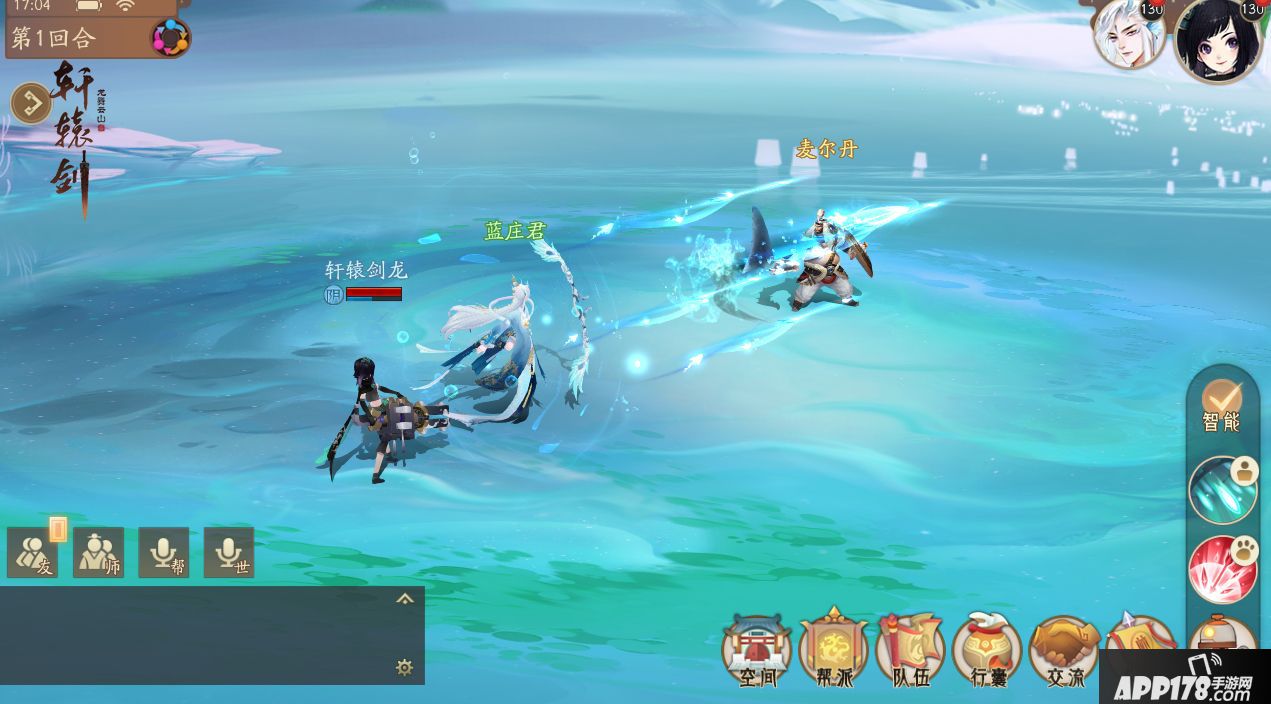The width and height of the screenshot is (1271, 704).
Task: Activate world (世) voice chat microphone
Action: [229, 553]
